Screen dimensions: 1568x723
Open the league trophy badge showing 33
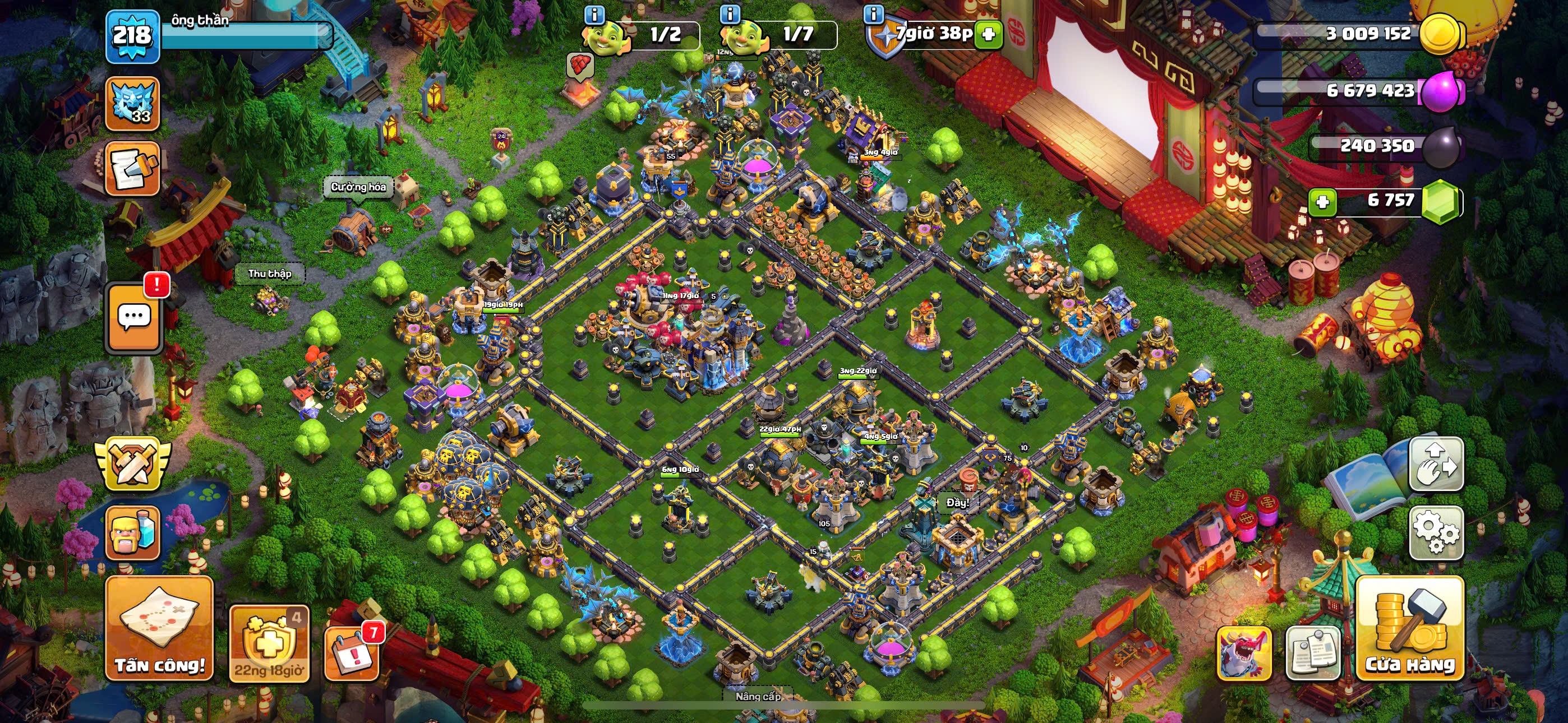click(132, 104)
